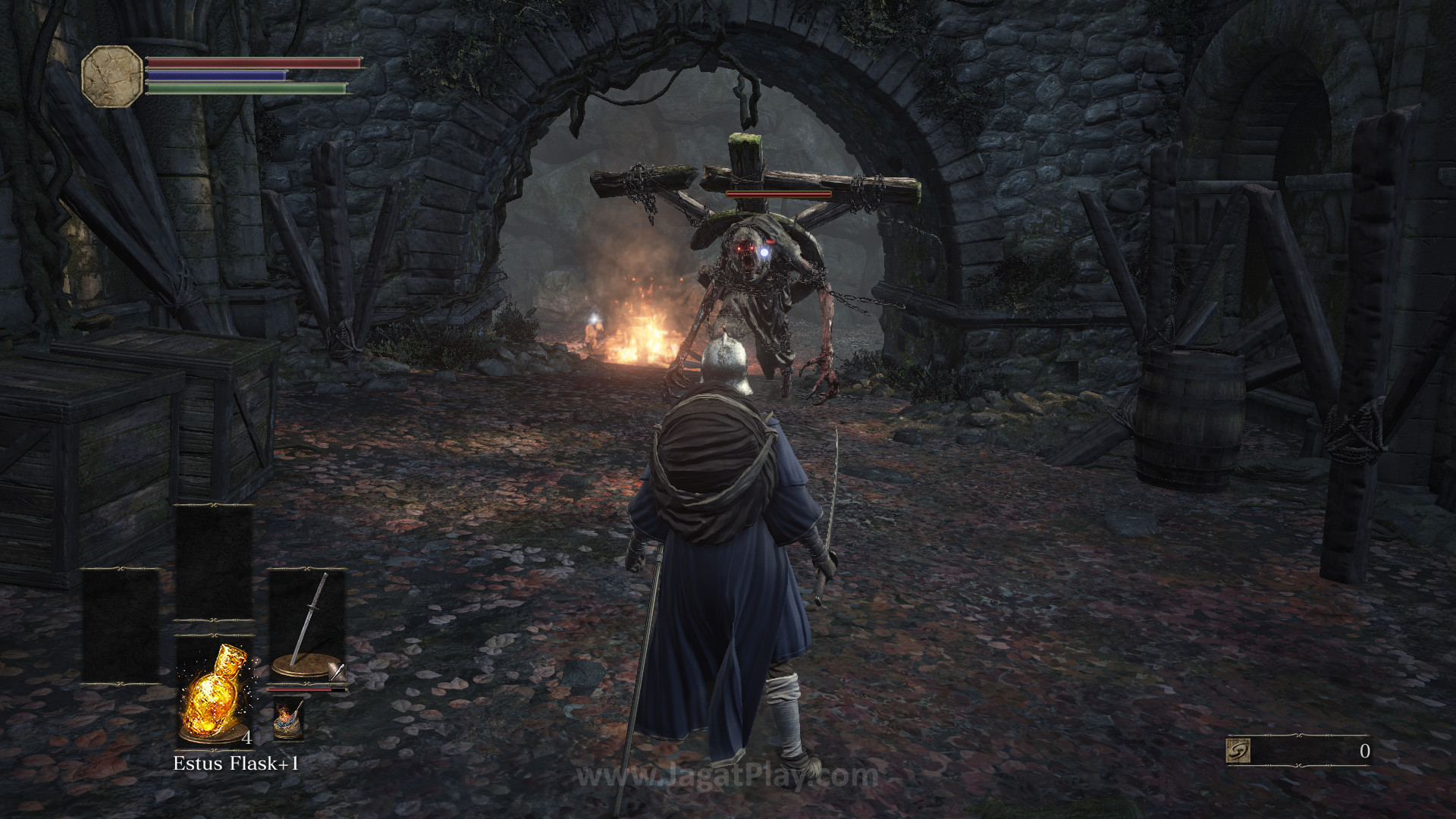Click the small flaming pouch icon
The width and height of the screenshot is (1456, 819).
click(x=288, y=718)
